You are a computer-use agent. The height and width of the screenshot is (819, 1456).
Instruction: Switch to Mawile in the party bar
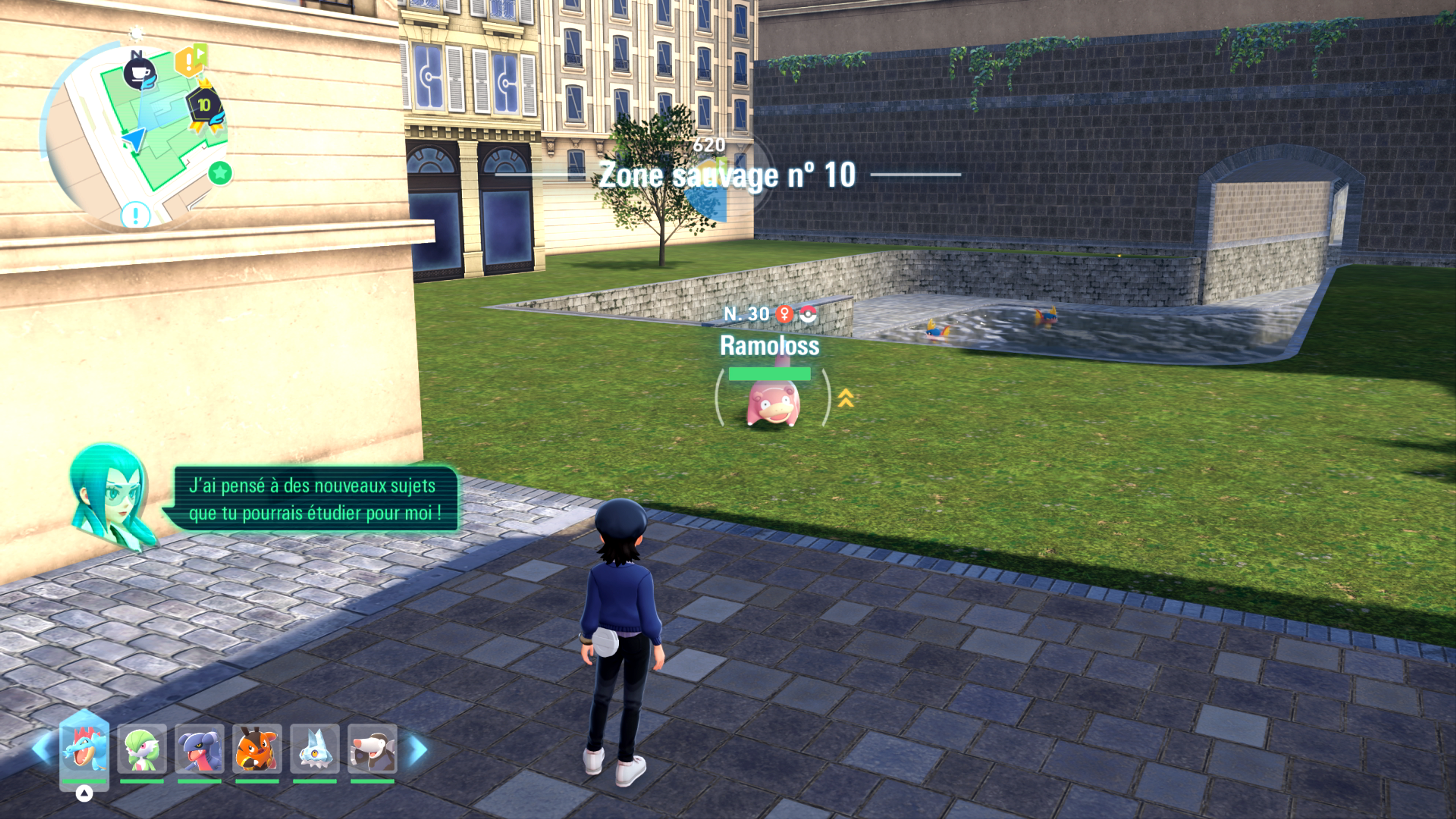(x=372, y=749)
